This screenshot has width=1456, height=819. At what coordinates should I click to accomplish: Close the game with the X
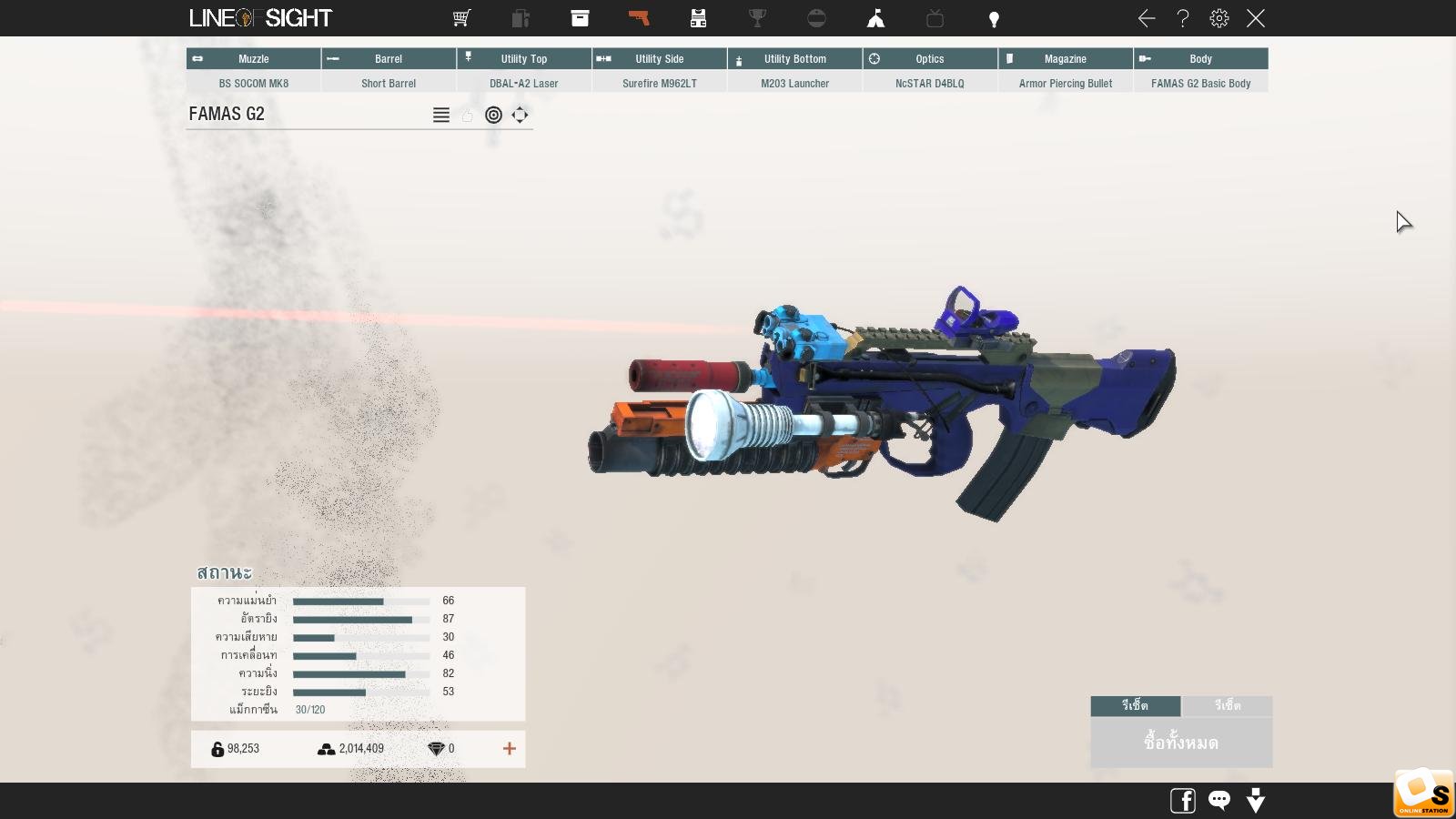point(1256,18)
